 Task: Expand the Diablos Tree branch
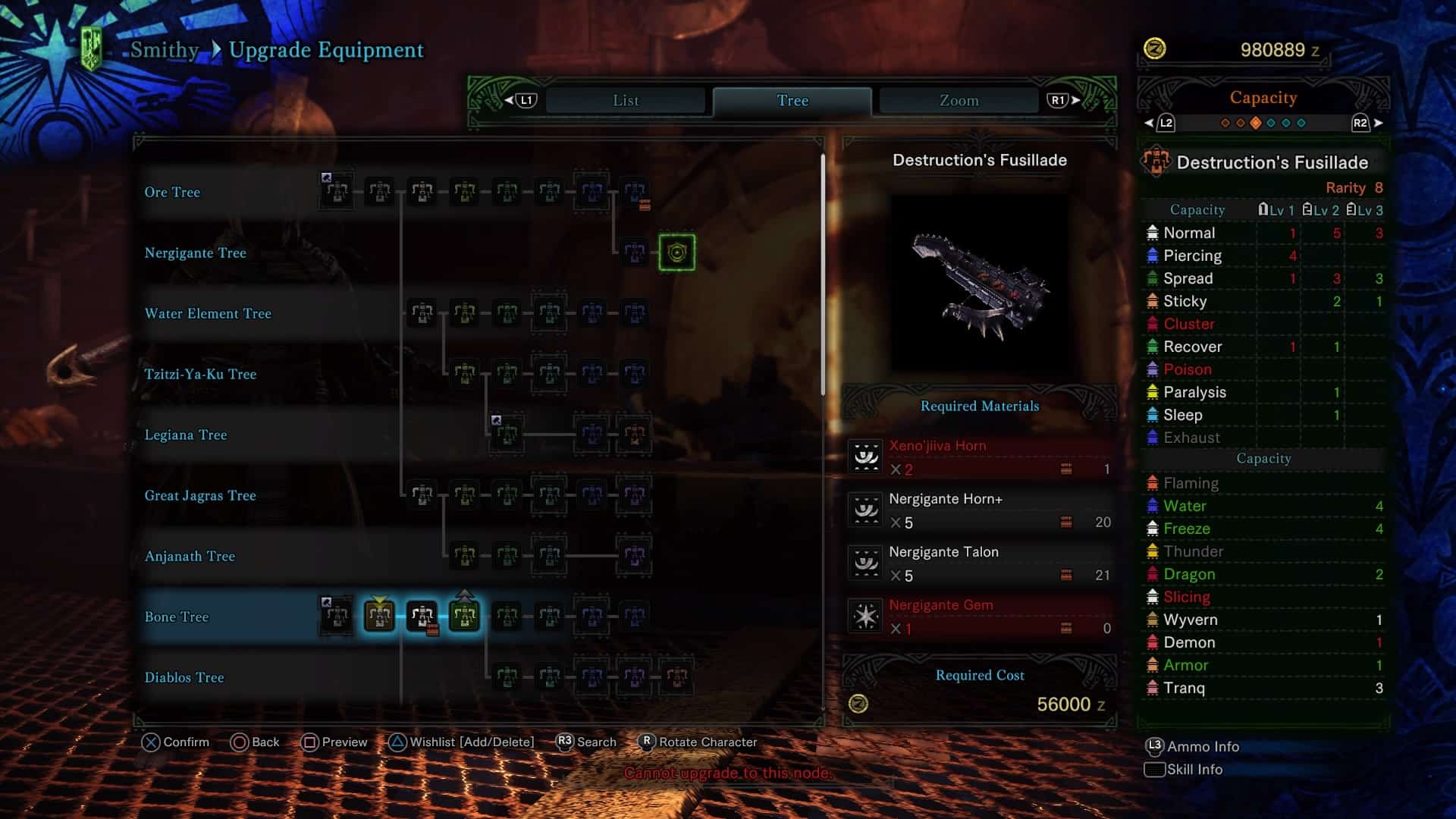coord(185,677)
